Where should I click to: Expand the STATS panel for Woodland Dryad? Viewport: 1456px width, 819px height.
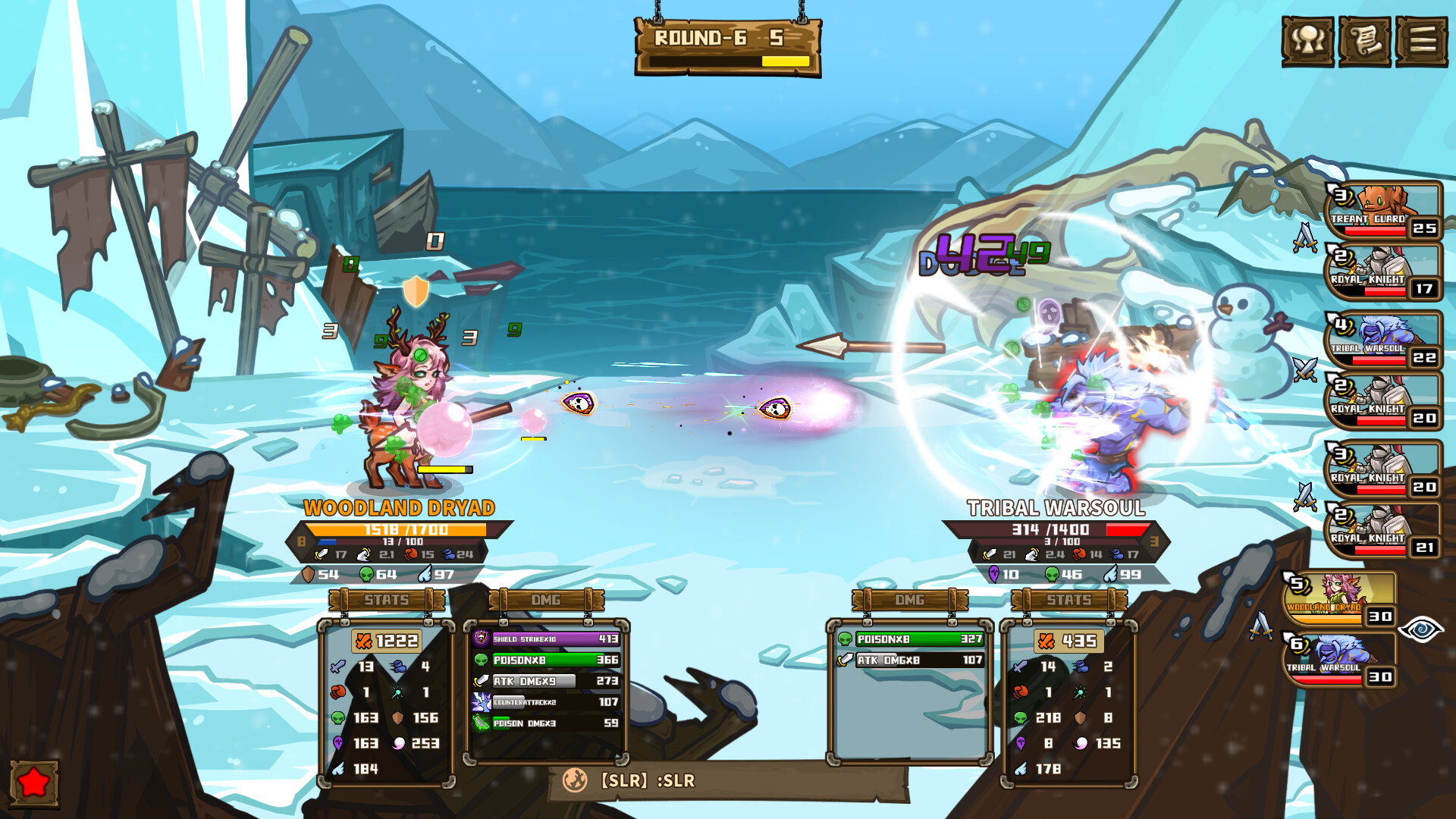[385, 600]
